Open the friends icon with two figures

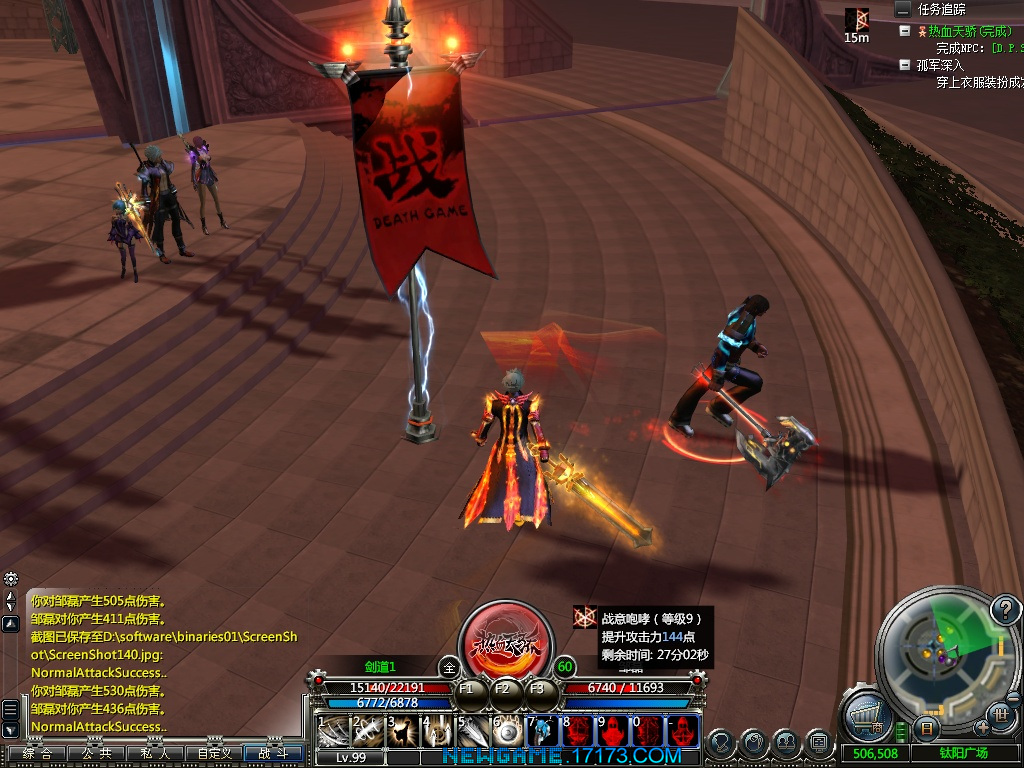787,744
